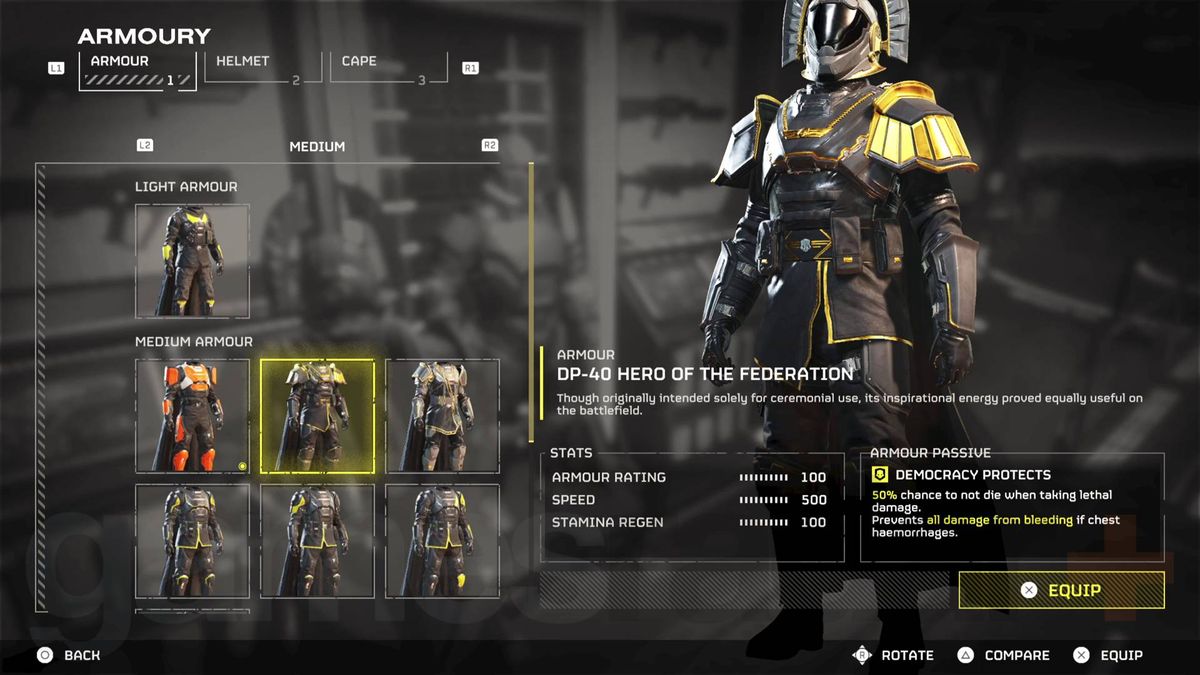This screenshot has height=675, width=1200.
Task: Click the Rotate option in footer
Action: click(893, 655)
